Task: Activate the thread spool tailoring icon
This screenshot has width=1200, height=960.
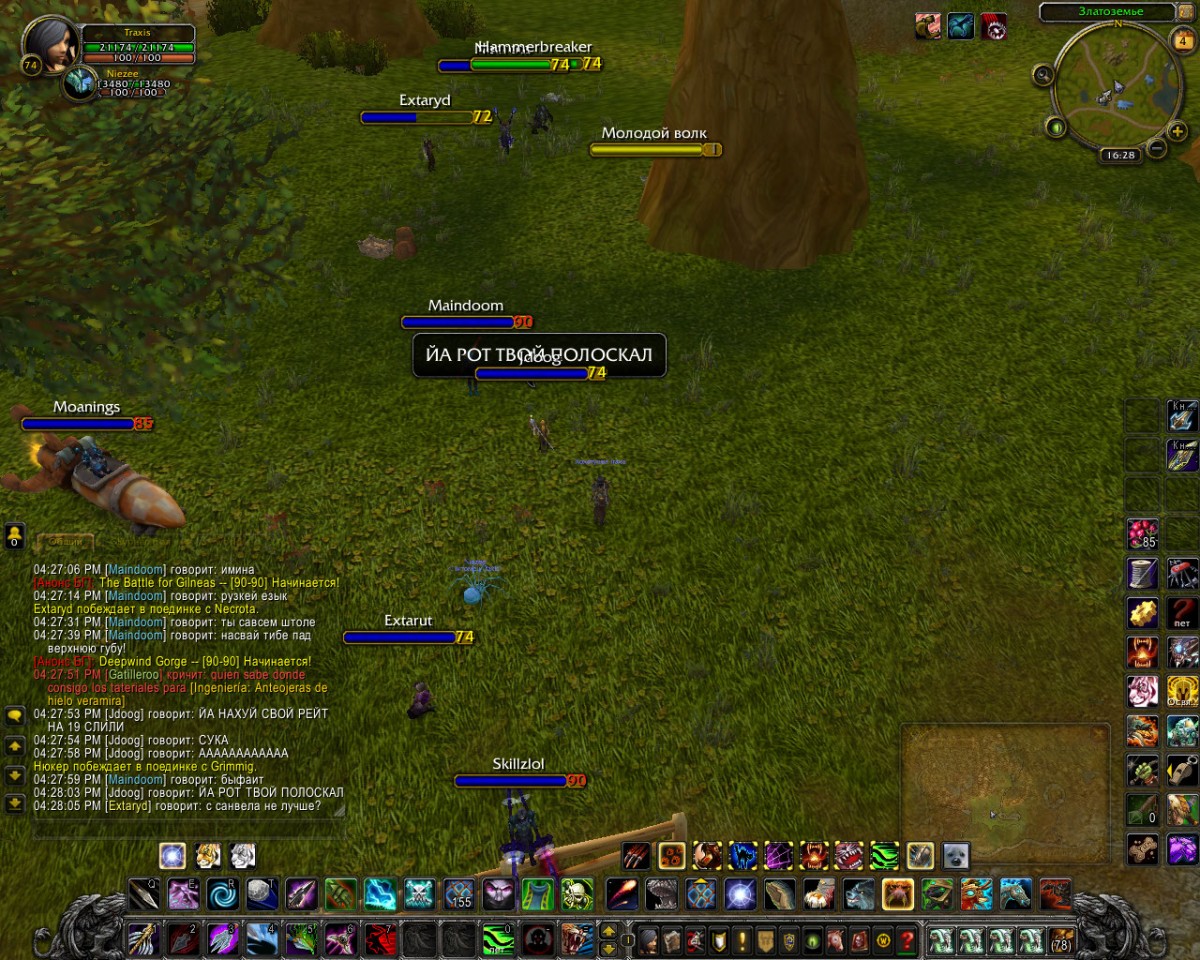Action: tap(1142, 573)
